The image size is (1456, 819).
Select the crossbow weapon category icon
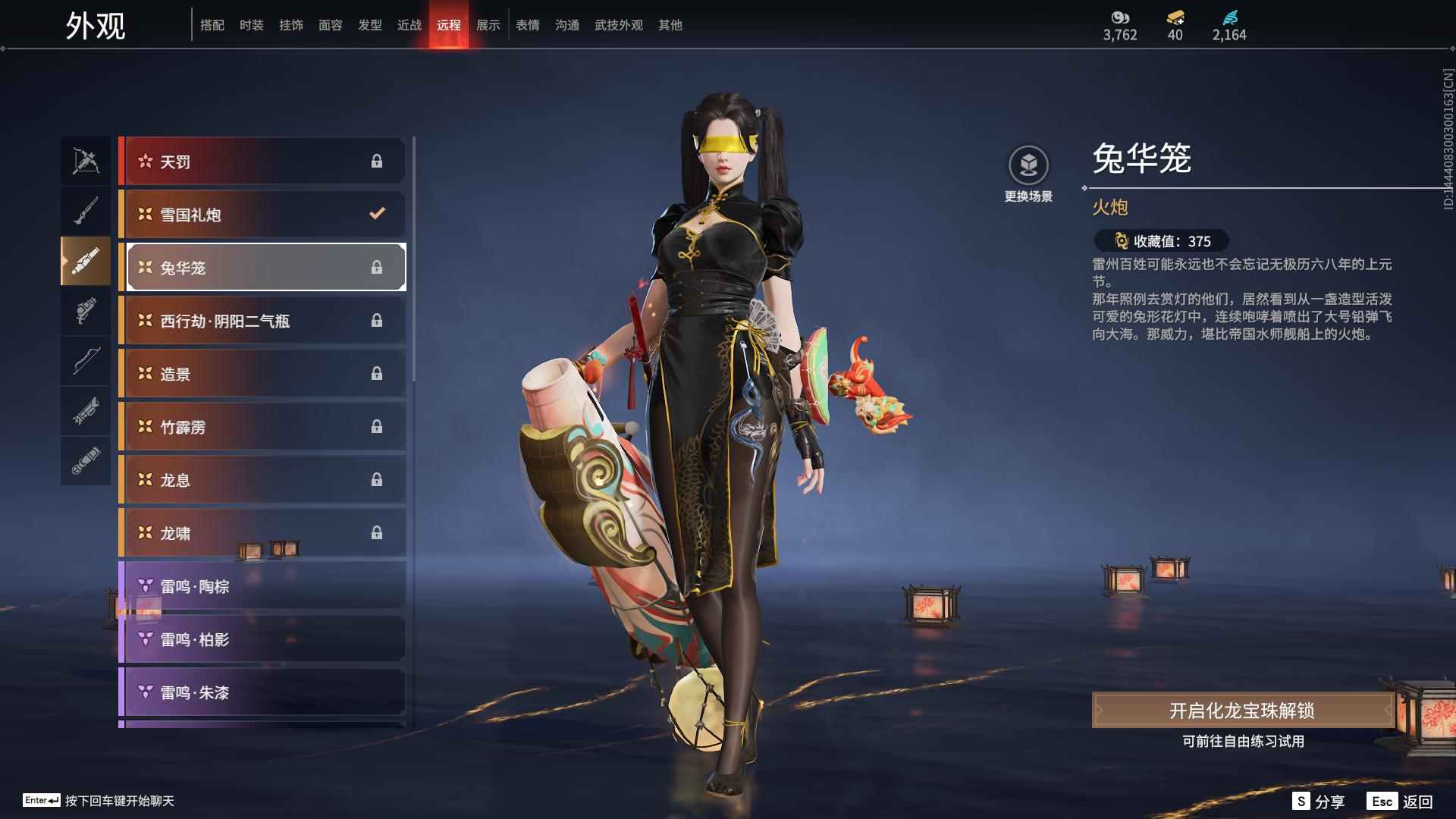tap(86, 161)
